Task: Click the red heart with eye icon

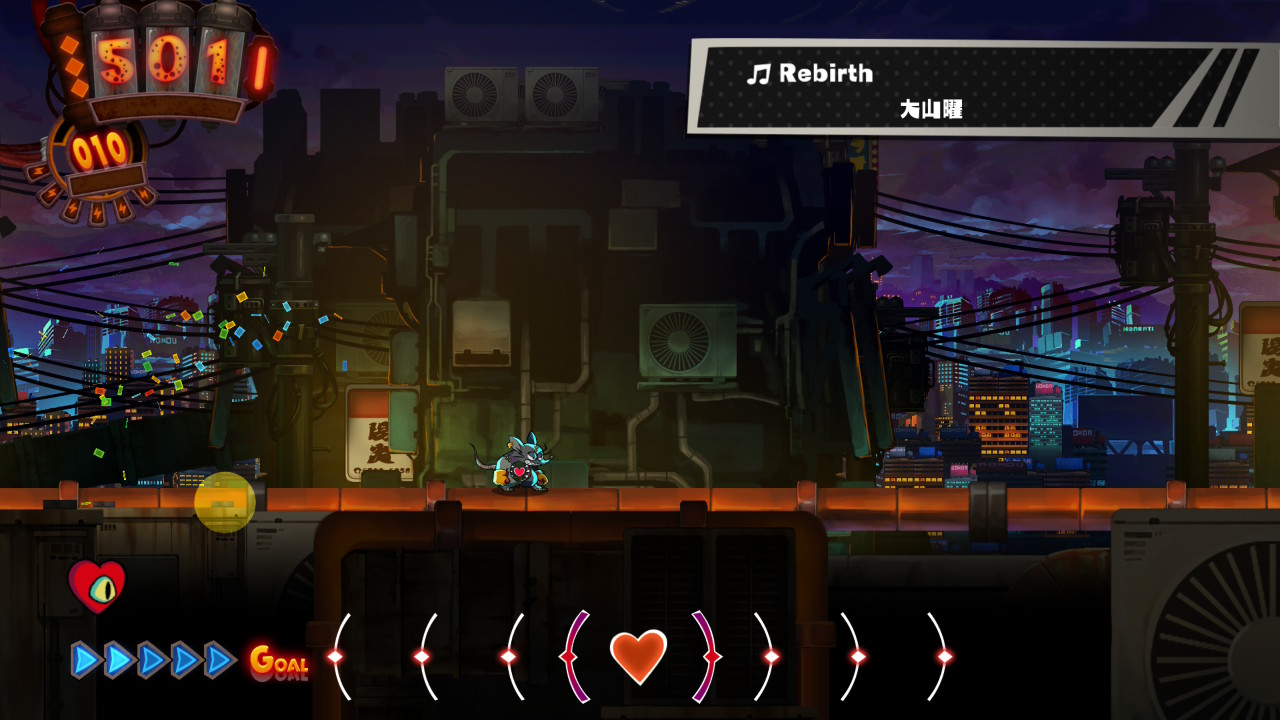Action: pyautogui.click(x=97, y=585)
